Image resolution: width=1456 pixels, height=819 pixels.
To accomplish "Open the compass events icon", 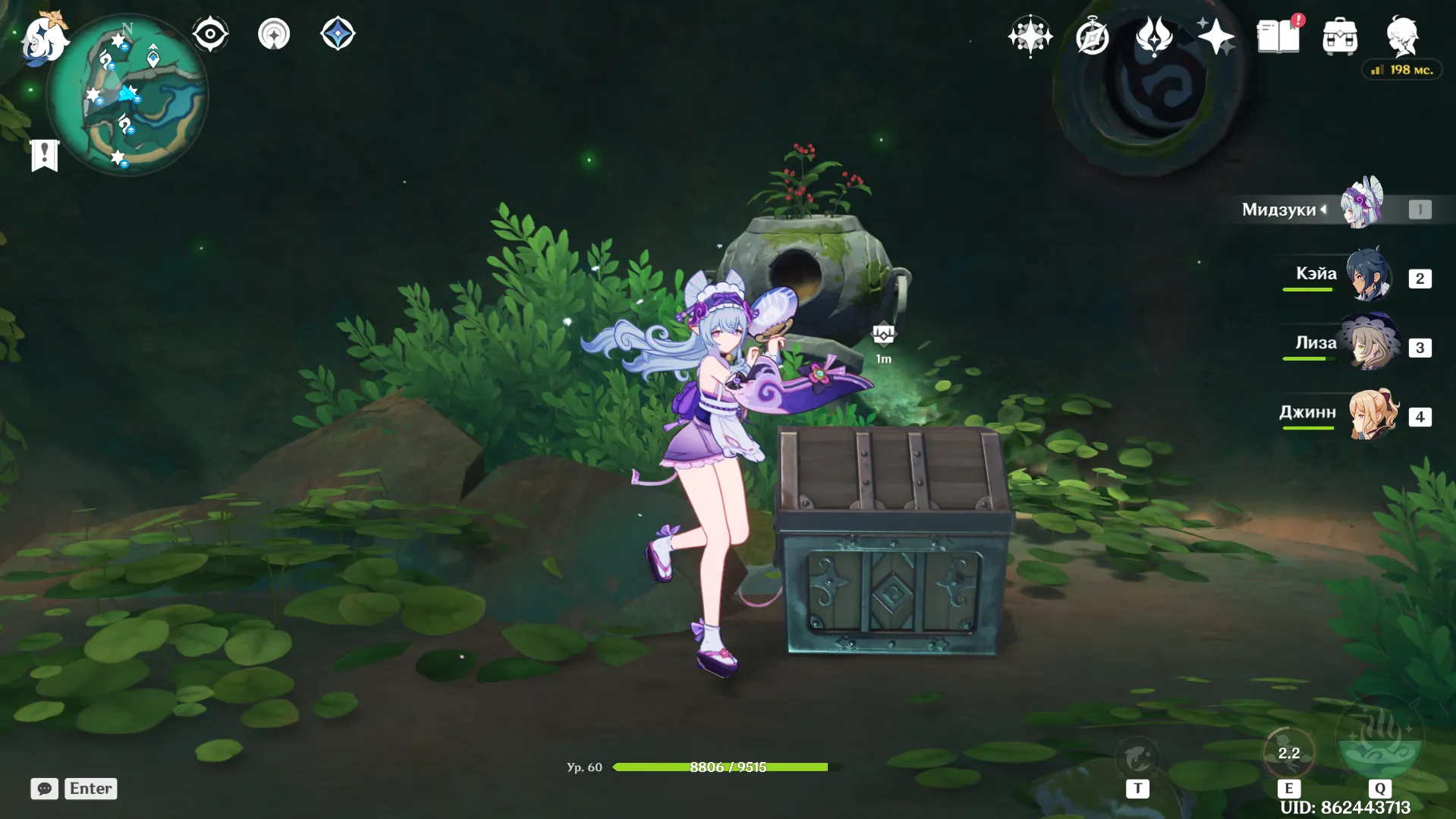I will (x=1093, y=36).
